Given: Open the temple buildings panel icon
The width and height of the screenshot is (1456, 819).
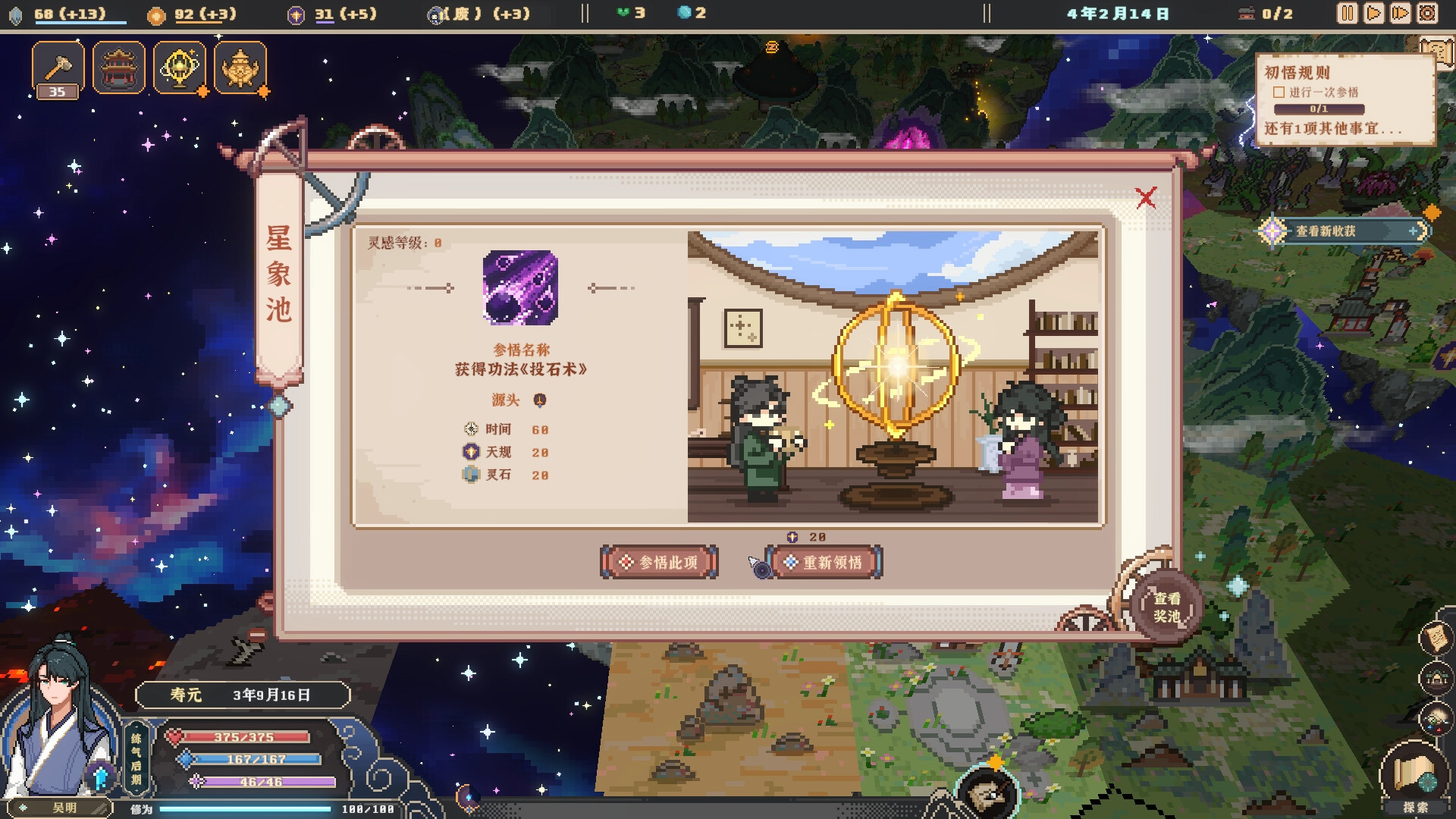Looking at the screenshot, I should click(x=119, y=67).
